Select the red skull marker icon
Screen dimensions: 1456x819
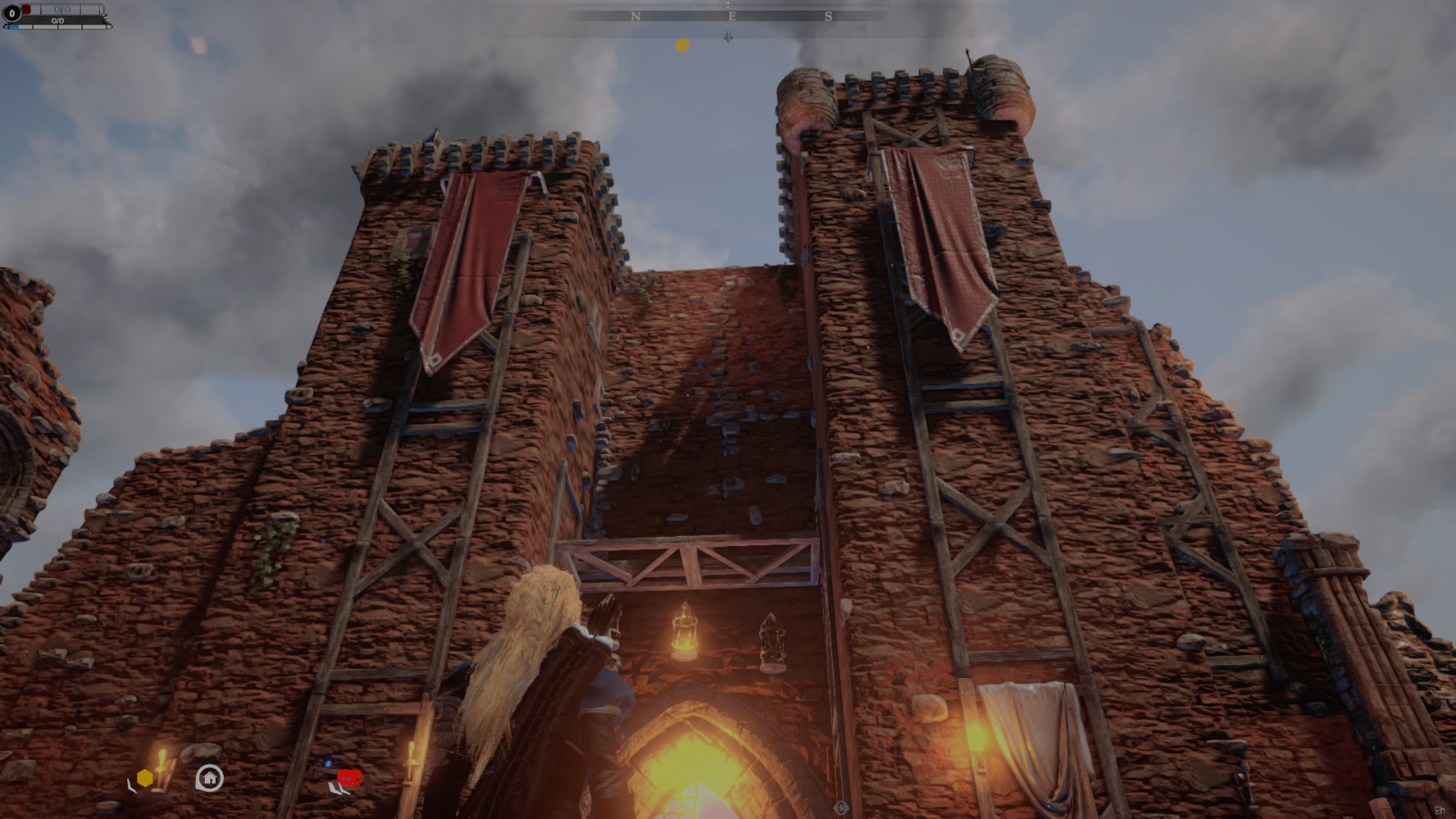(x=349, y=778)
